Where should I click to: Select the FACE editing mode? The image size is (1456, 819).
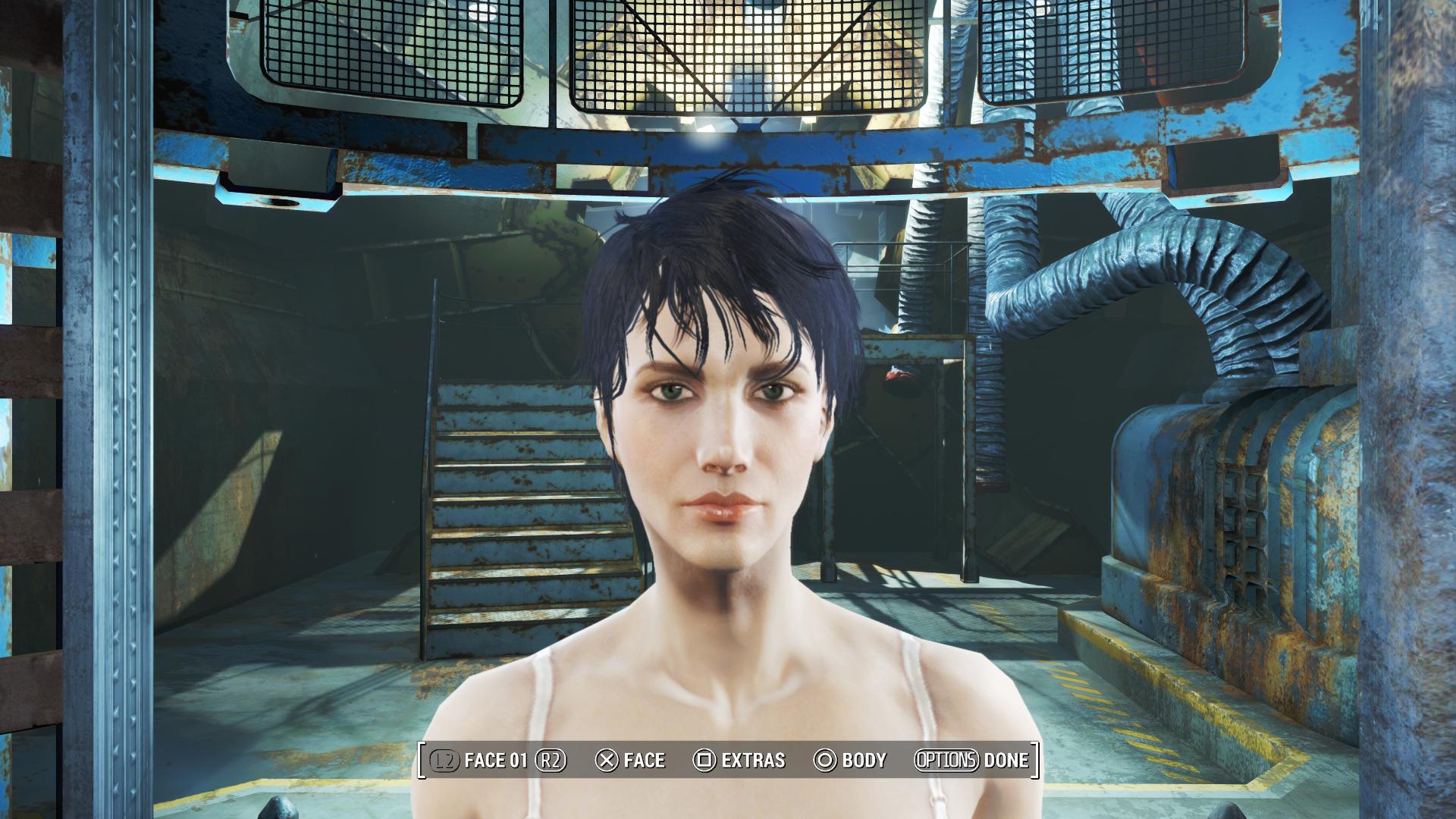click(x=645, y=761)
